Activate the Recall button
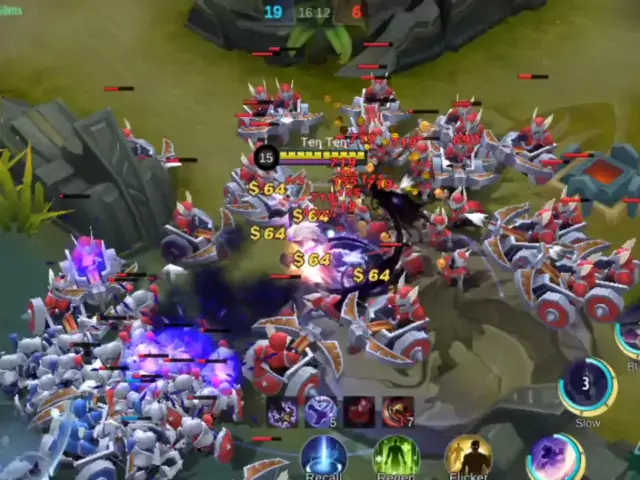 tap(324, 456)
